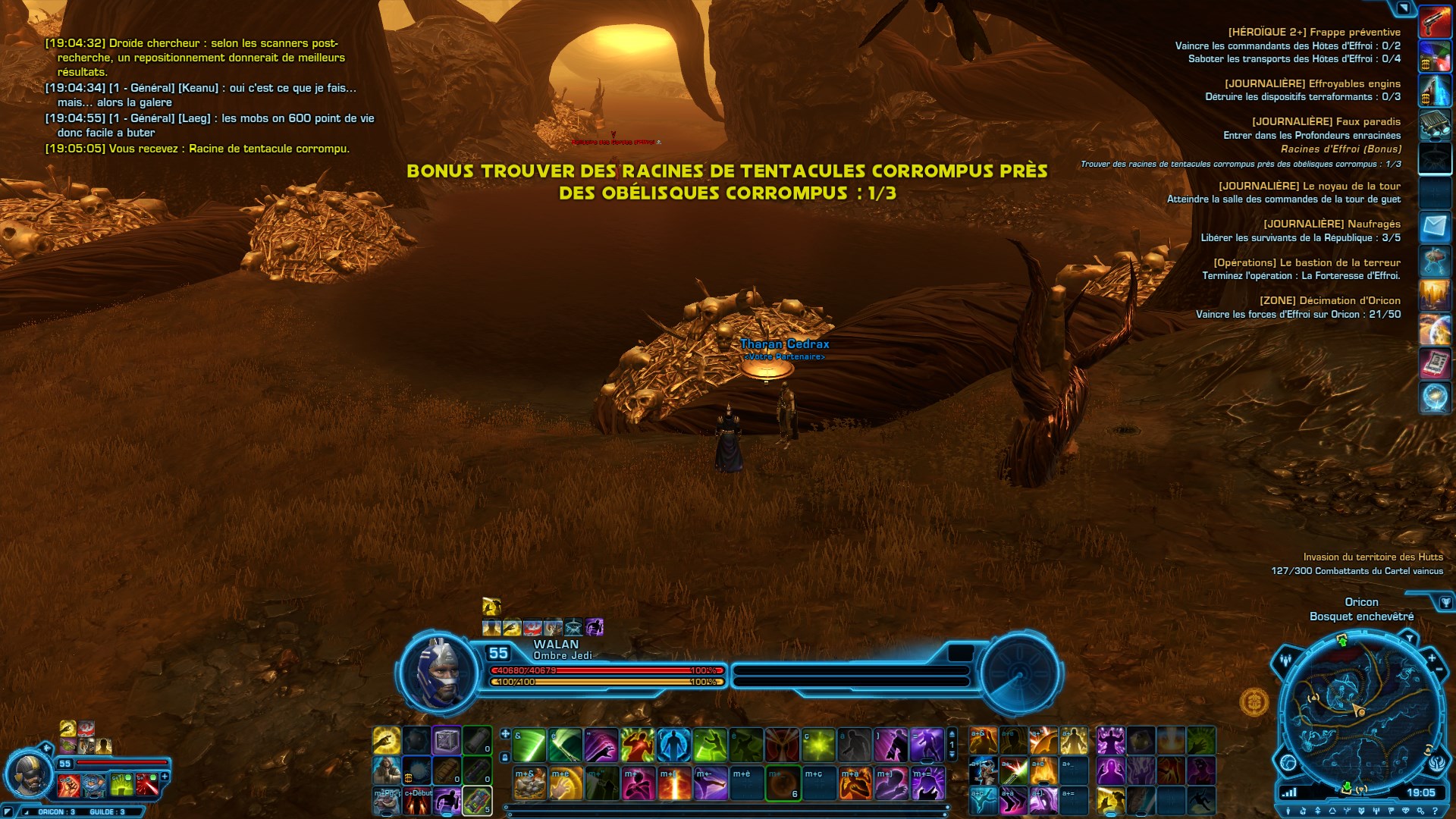Click the quickbar page-up chevron arrow
This screenshot has width=1456, height=819.
click(x=952, y=734)
